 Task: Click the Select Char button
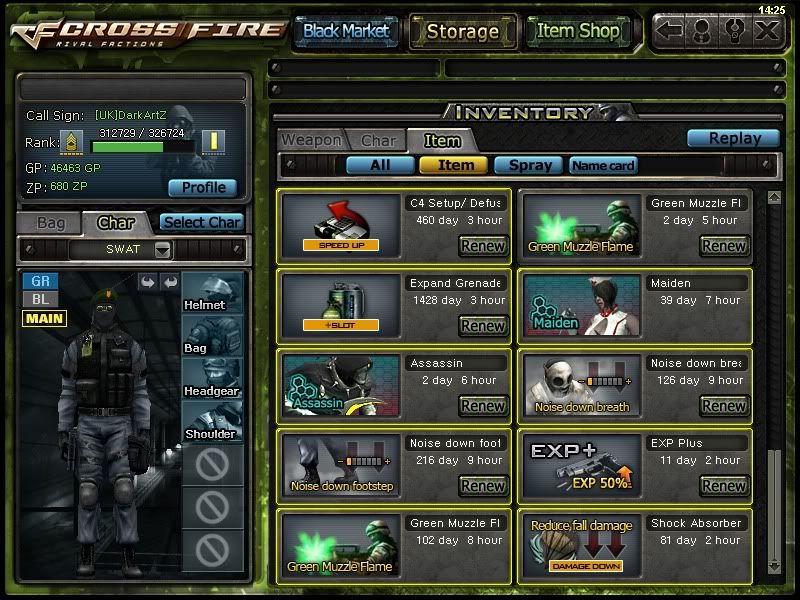pos(201,222)
